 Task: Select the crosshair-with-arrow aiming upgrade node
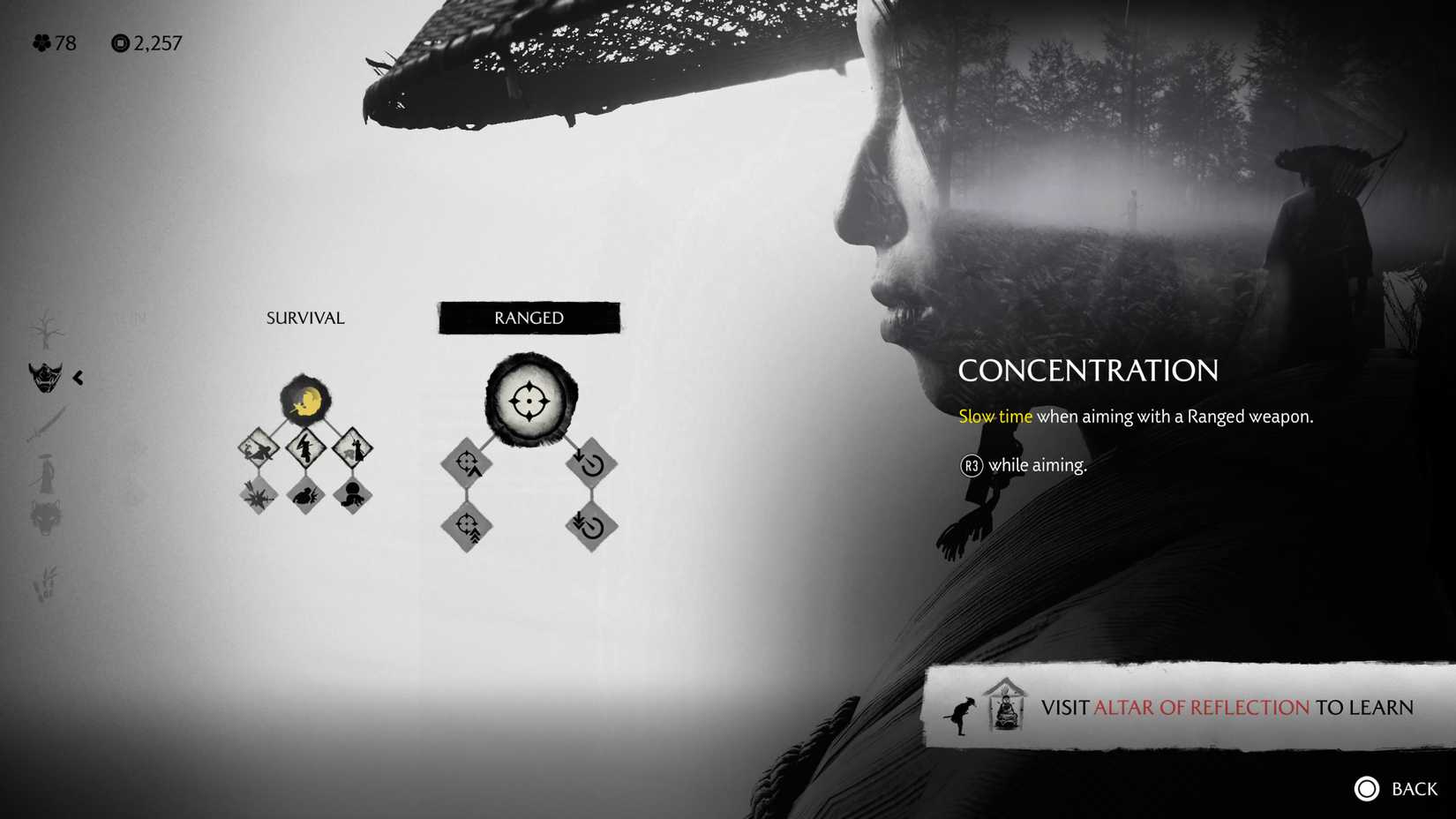click(467, 463)
